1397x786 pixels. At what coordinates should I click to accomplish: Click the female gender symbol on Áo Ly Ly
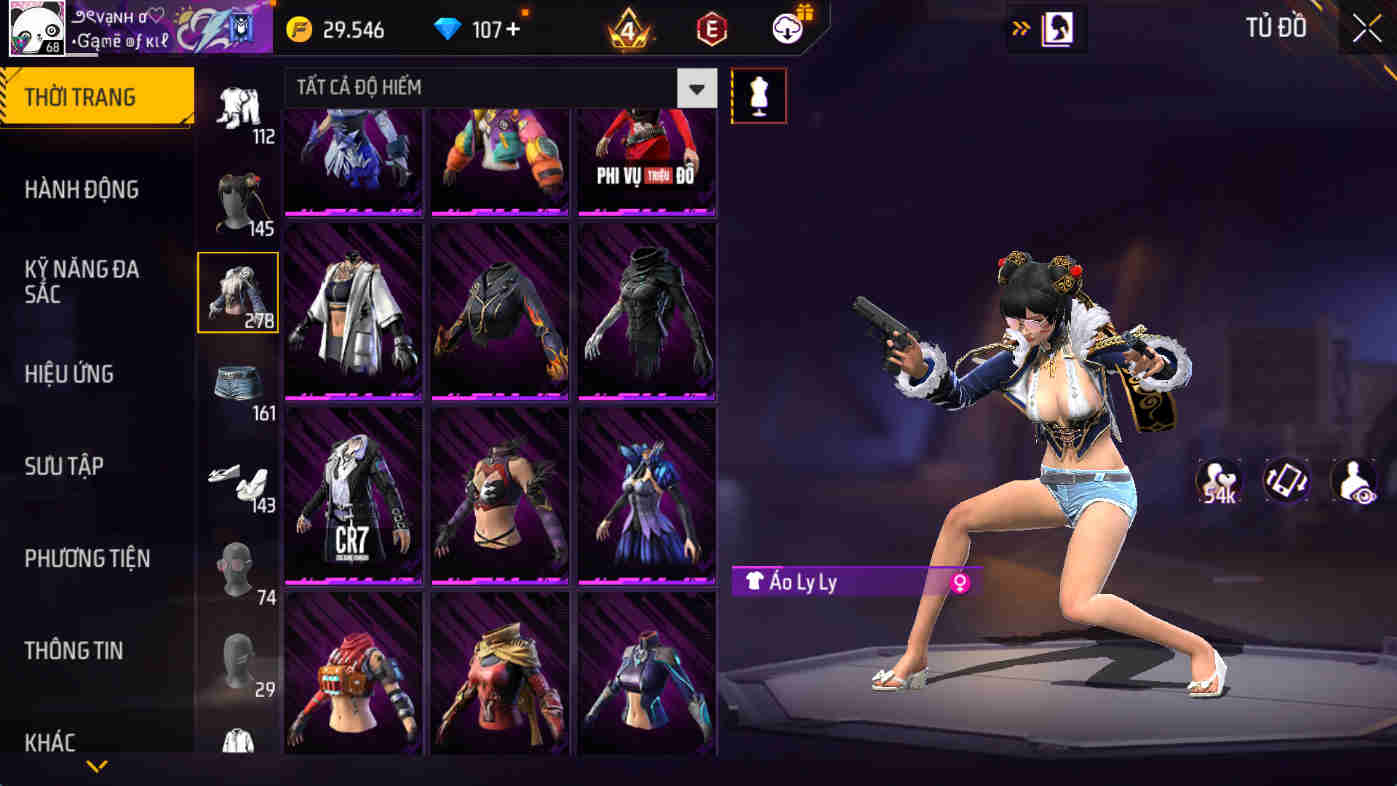[962, 582]
